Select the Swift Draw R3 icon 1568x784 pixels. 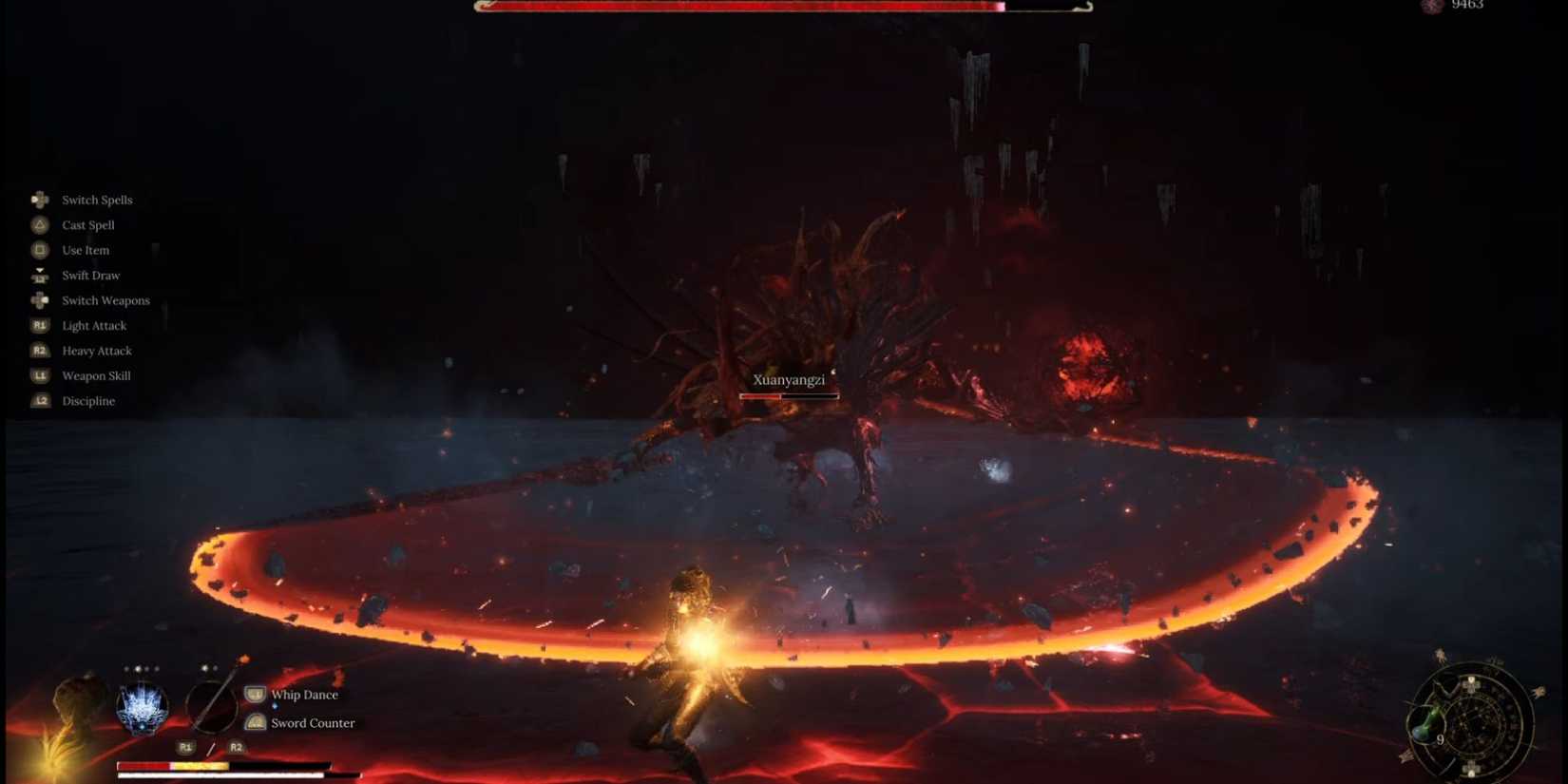[40, 275]
